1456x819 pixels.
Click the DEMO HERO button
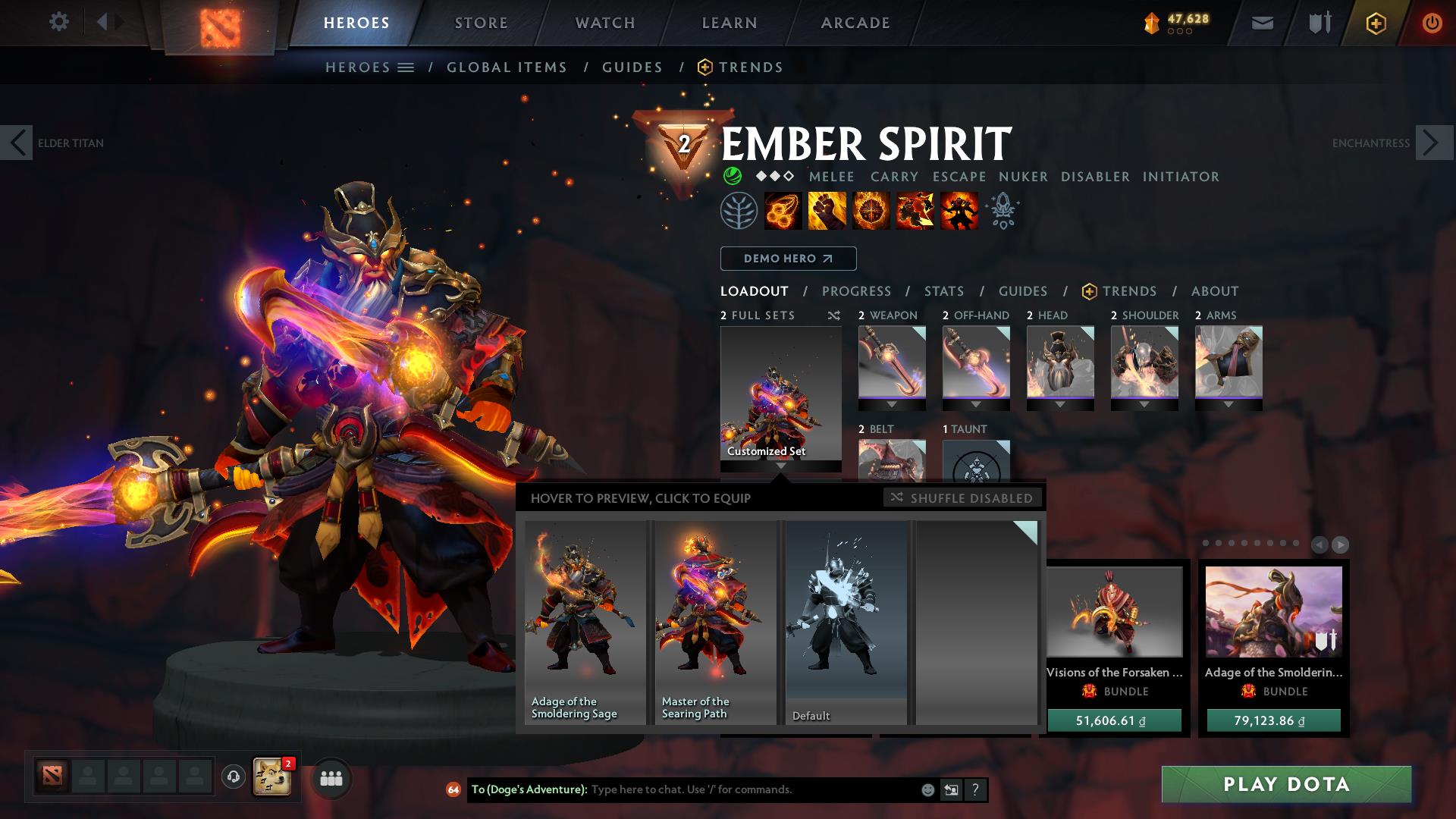click(x=787, y=259)
